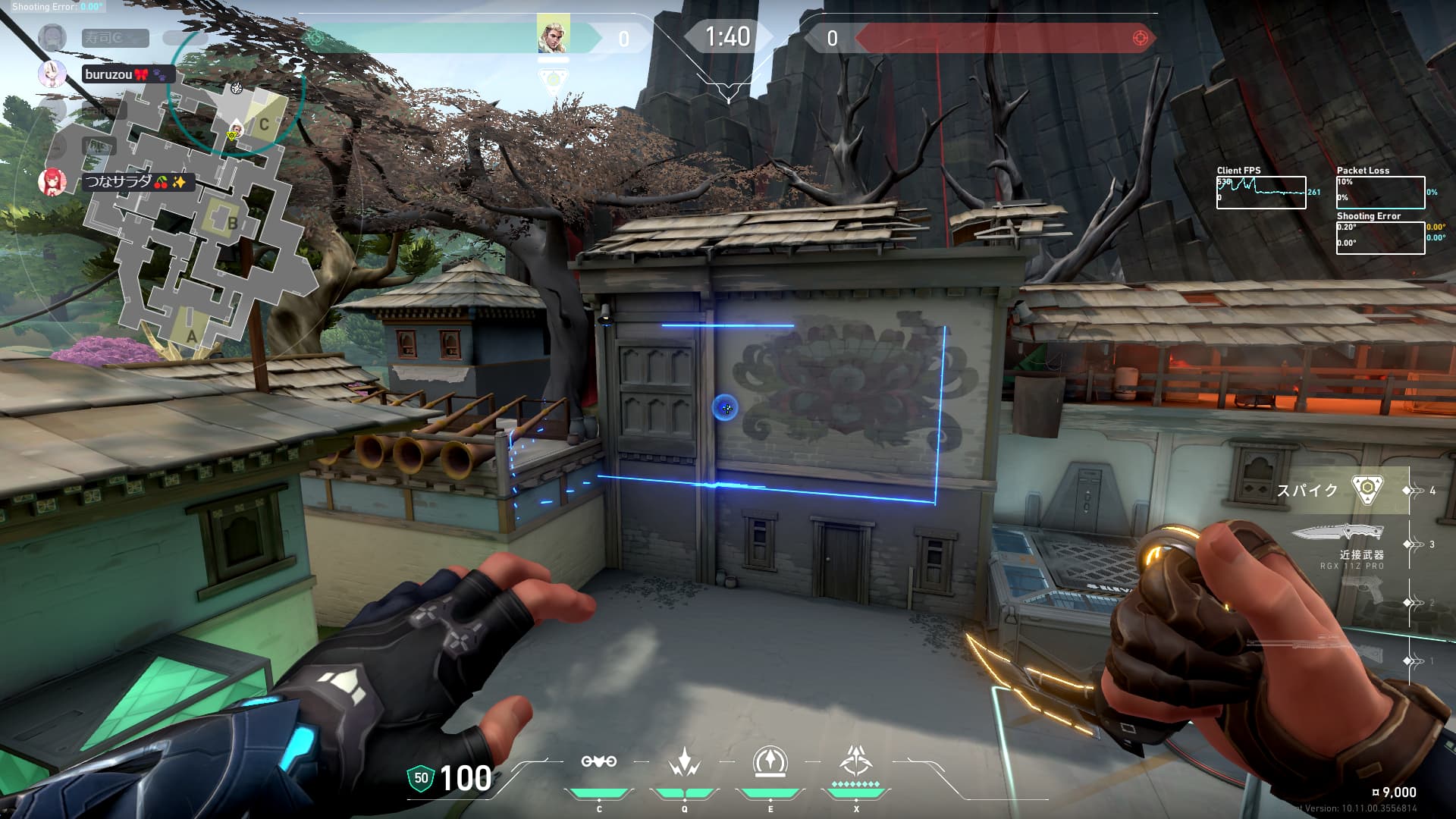Screen dimensions: 1456x819
Task: Click the white-haired avatar beside buruzou
Action: (52, 74)
